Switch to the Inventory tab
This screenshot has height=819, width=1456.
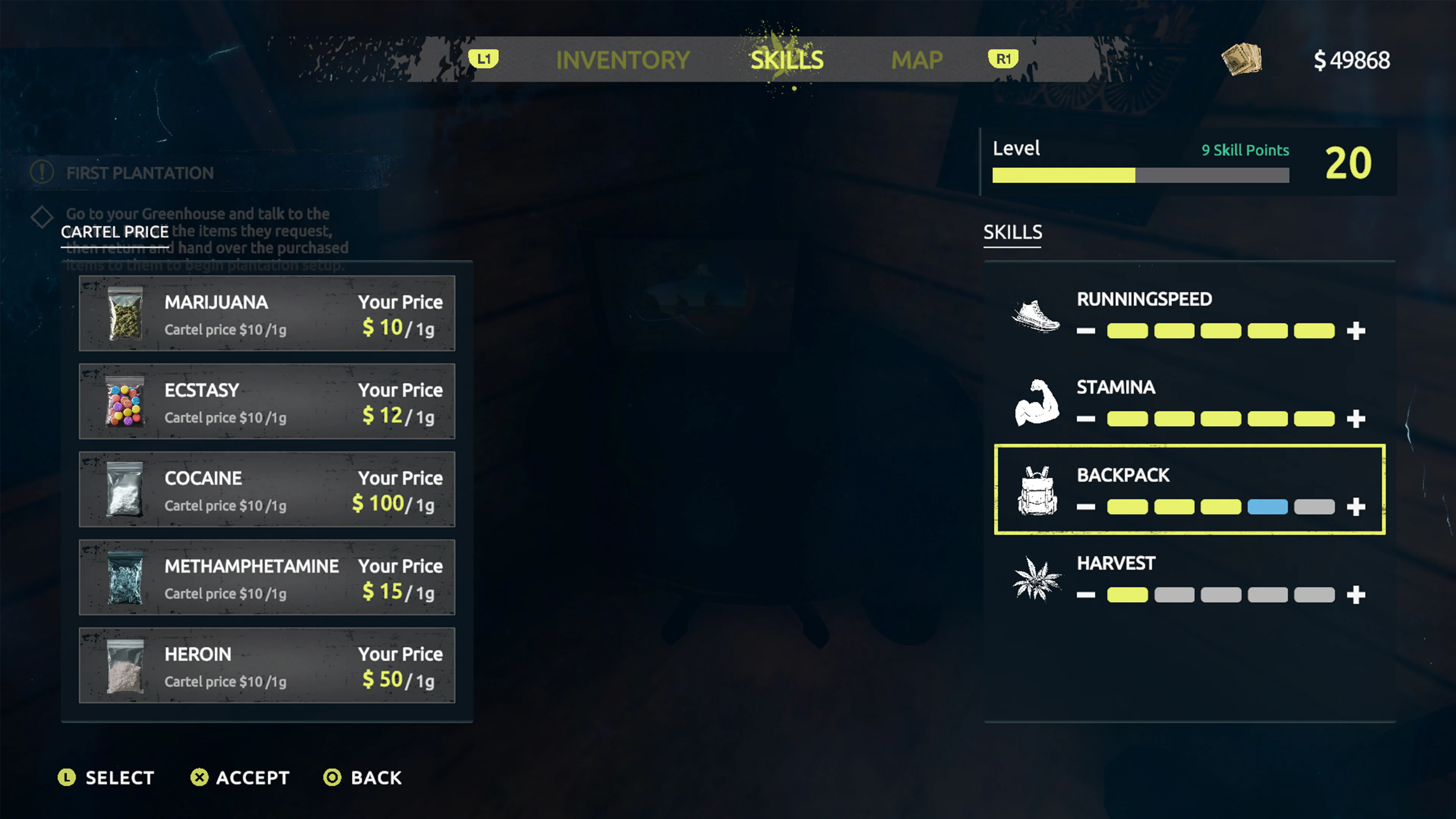[x=622, y=60]
